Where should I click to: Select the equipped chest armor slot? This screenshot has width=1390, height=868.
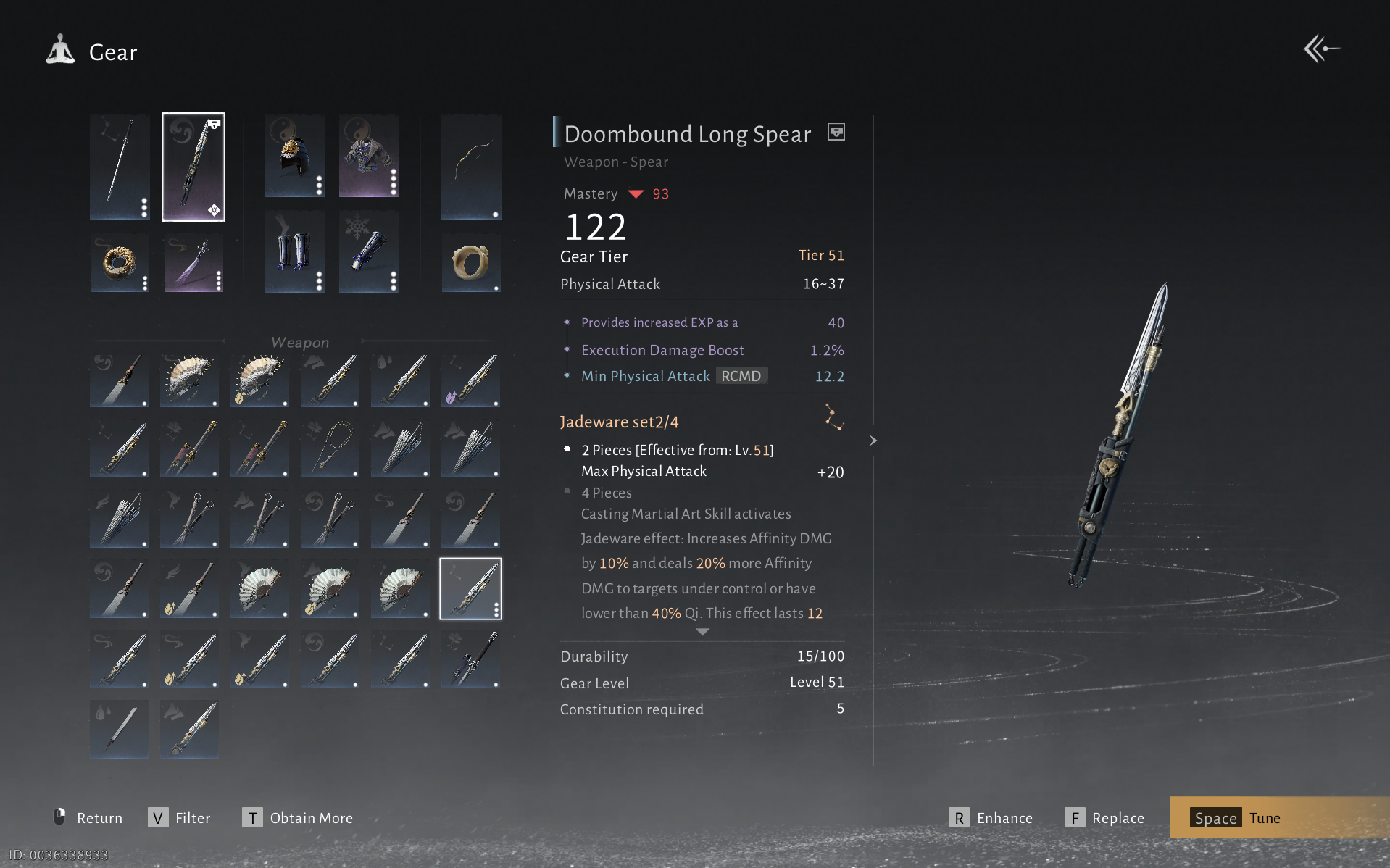coord(369,156)
